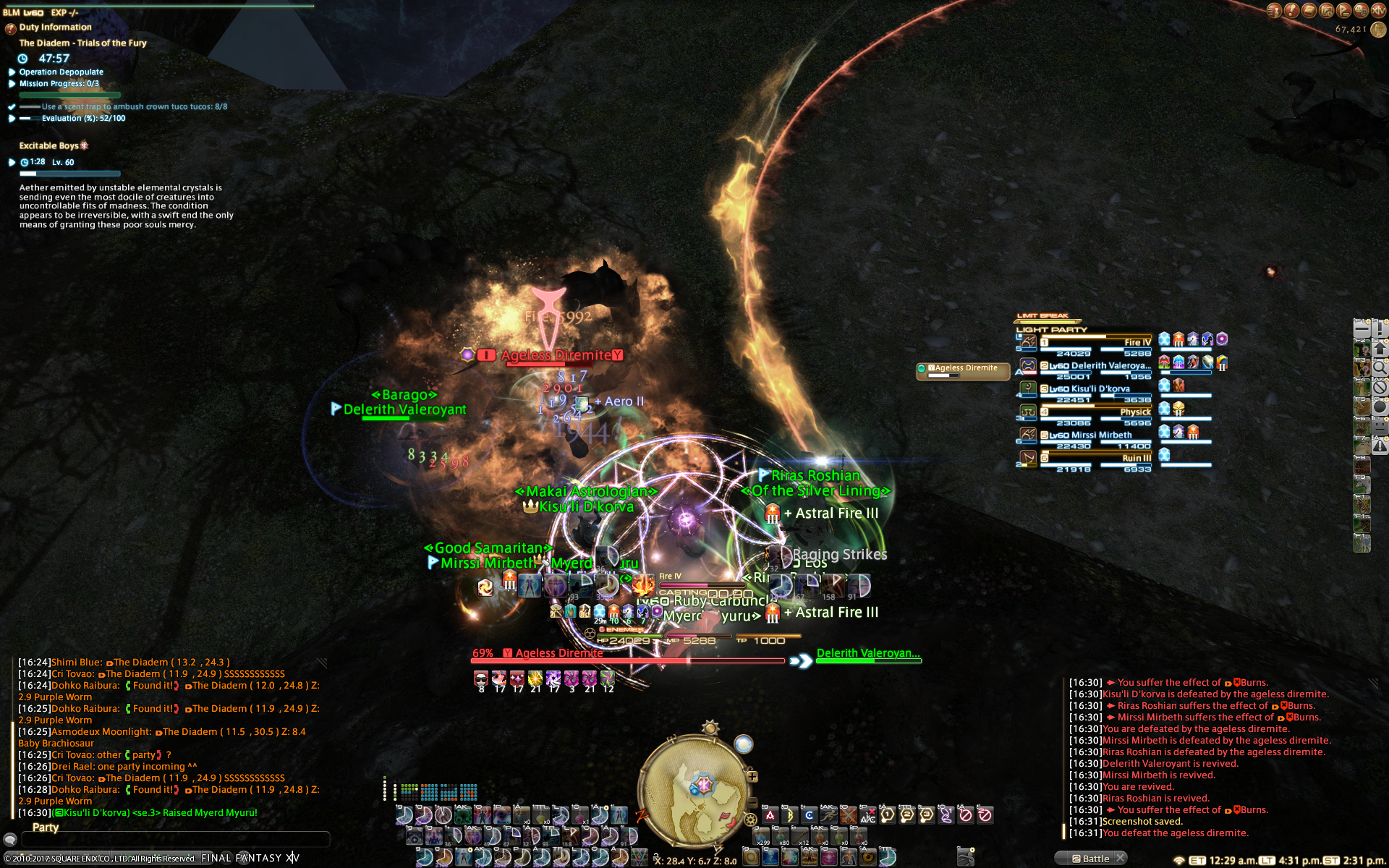Activate the magnifying glass hotbar icon
Screen dimensions: 1389x868
1380,367
